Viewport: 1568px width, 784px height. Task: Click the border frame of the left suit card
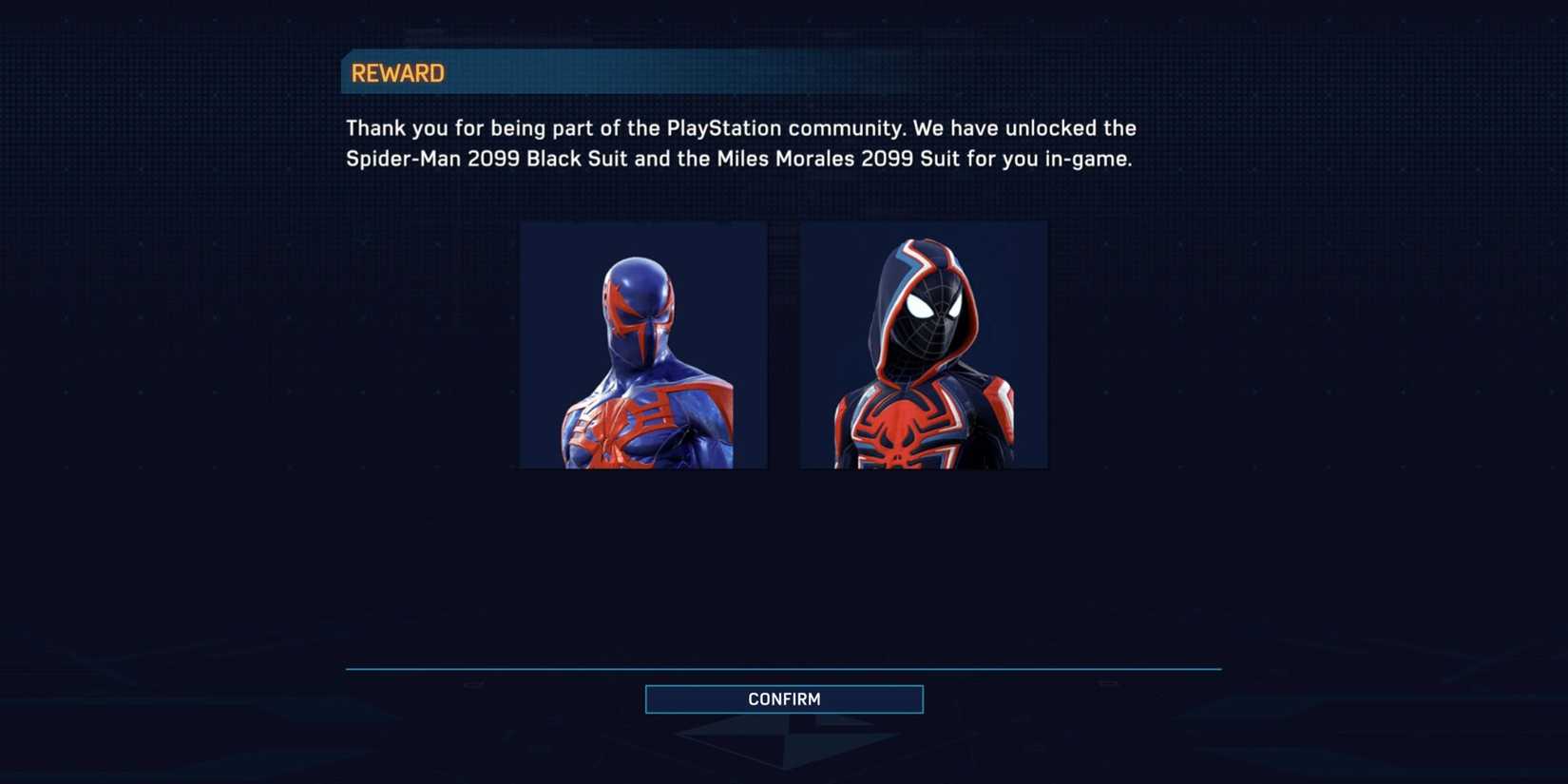(642, 222)
